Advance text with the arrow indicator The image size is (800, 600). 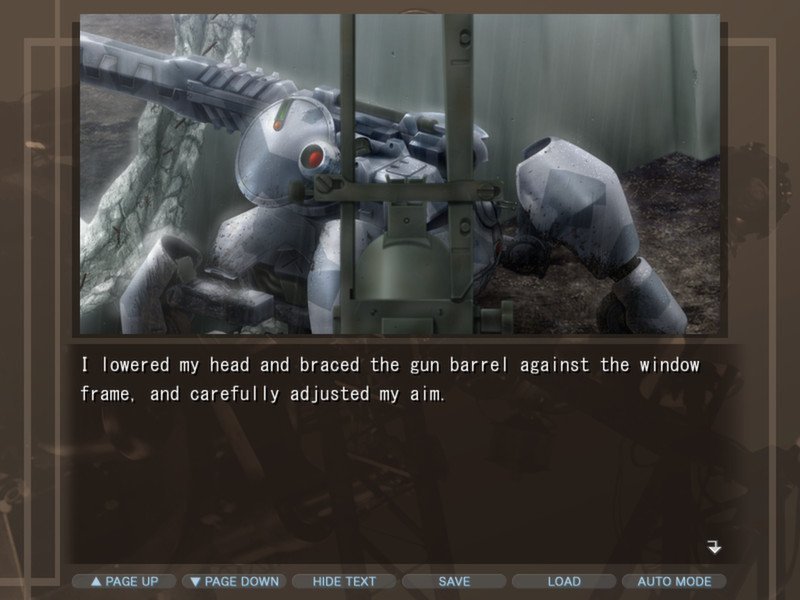click(x=714, y=547)
